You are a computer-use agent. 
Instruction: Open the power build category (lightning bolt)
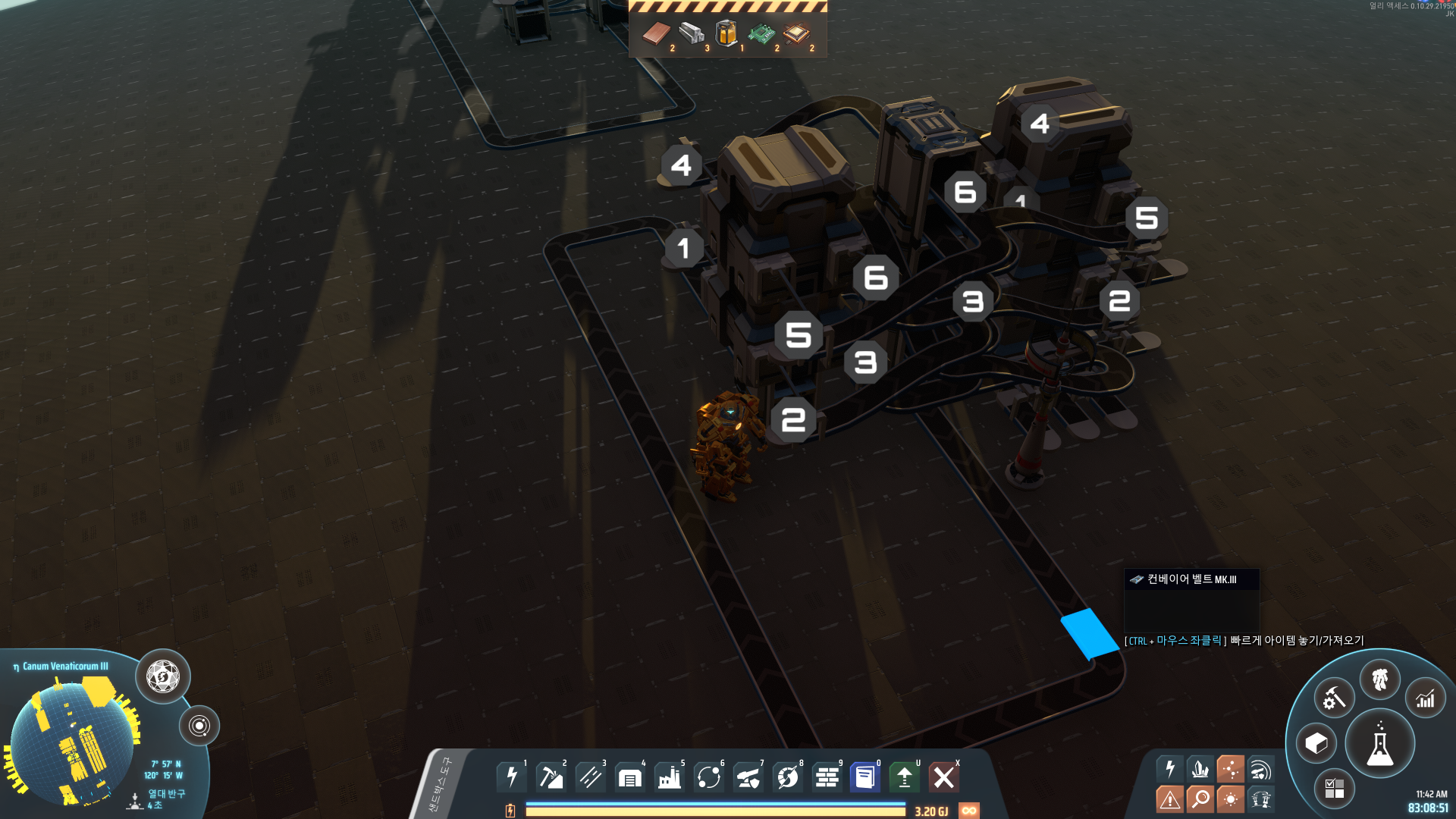pos(512,777)
